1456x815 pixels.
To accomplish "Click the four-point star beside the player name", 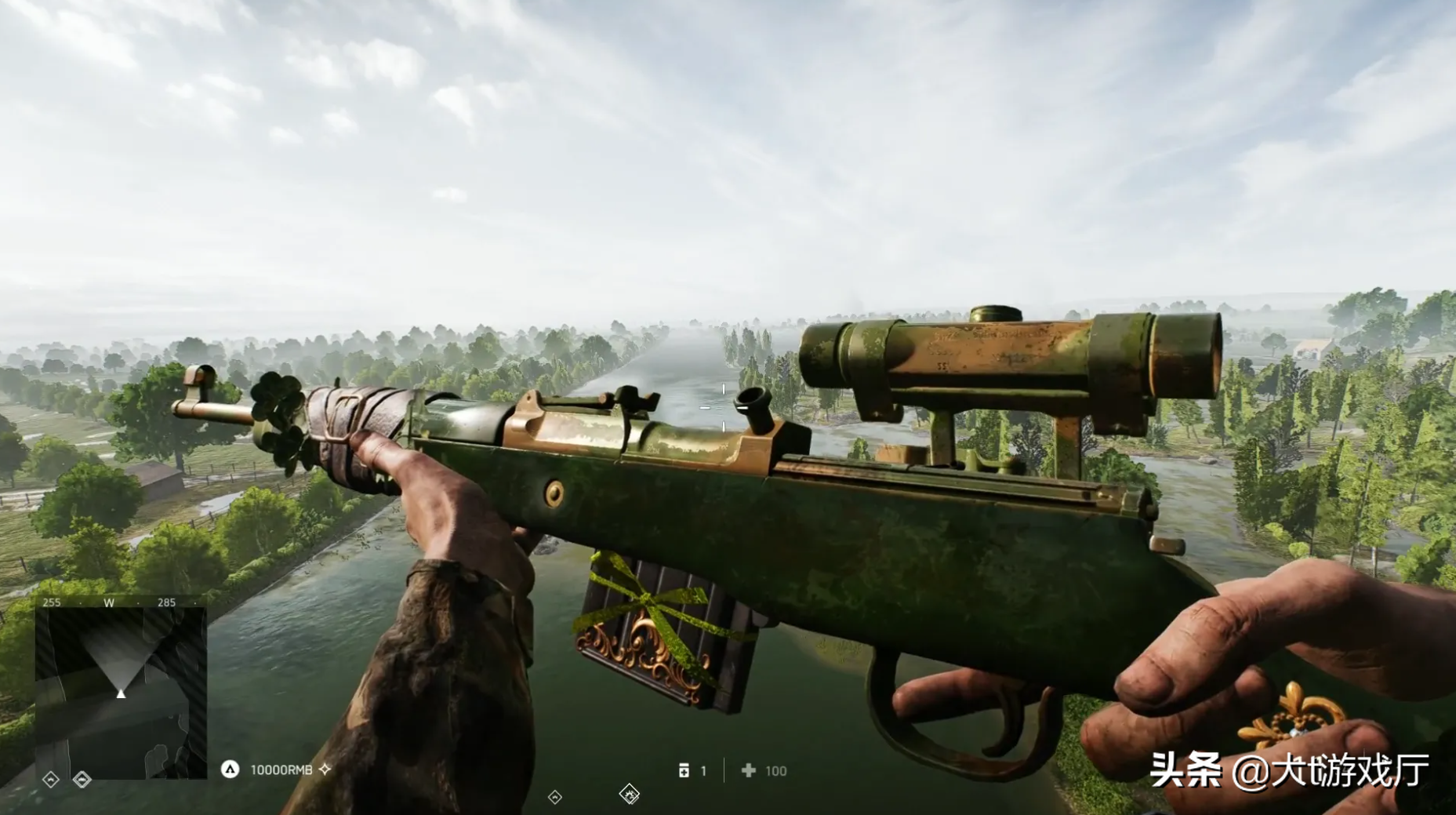I will click(x=325, y=770).
